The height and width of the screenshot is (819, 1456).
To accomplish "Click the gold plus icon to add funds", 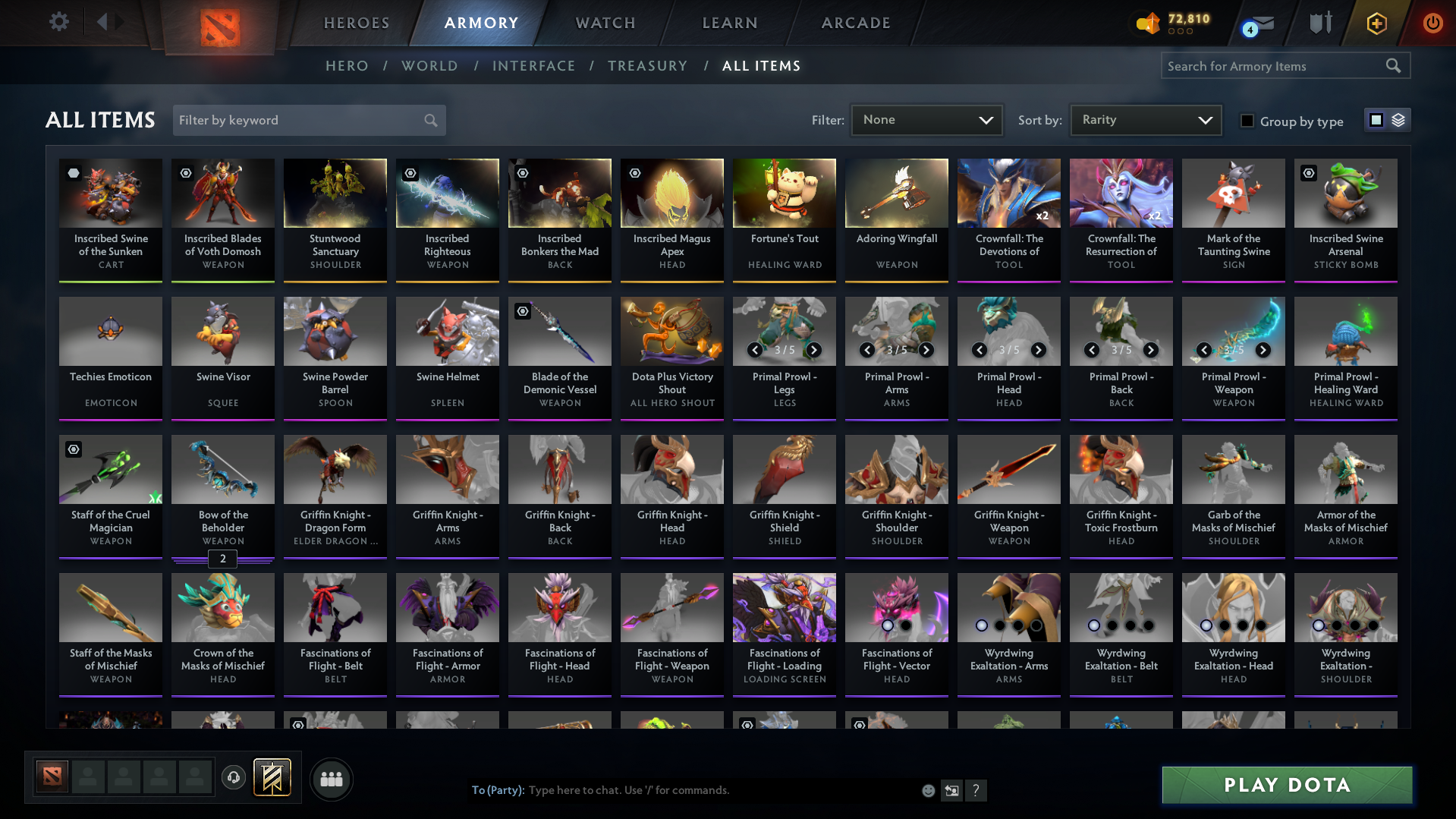I will click(1376, 22).
